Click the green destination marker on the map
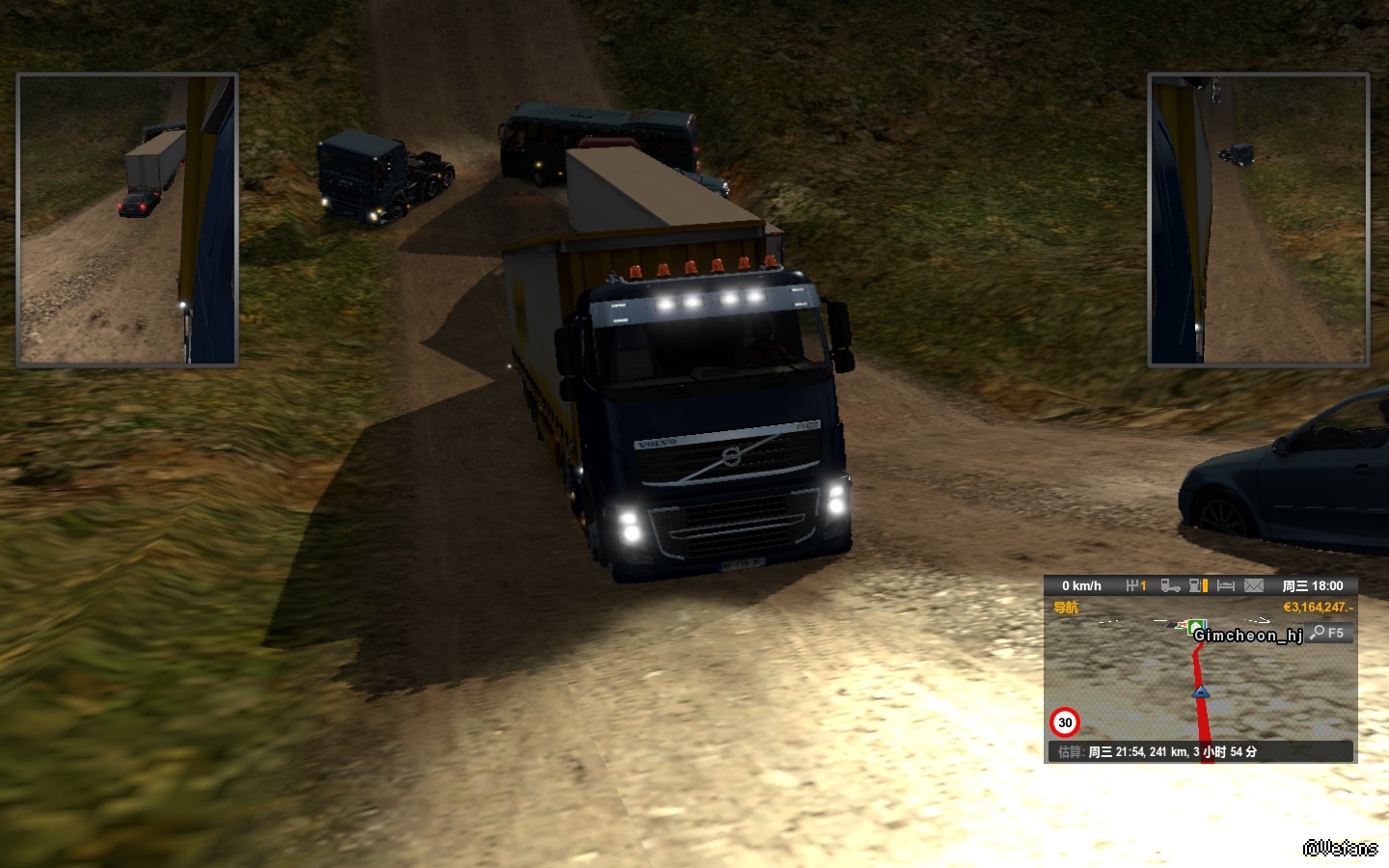This screenshot has width=1389, height=868. click(x=1197, y=628)
